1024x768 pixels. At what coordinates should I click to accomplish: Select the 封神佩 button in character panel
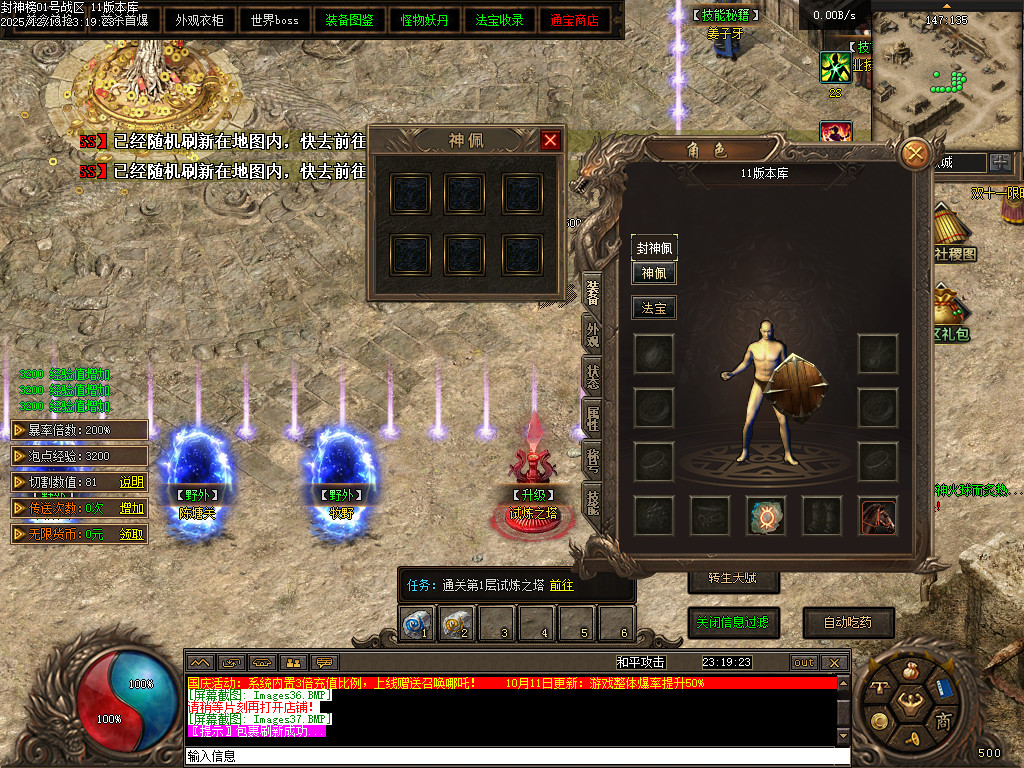(654, 248)
